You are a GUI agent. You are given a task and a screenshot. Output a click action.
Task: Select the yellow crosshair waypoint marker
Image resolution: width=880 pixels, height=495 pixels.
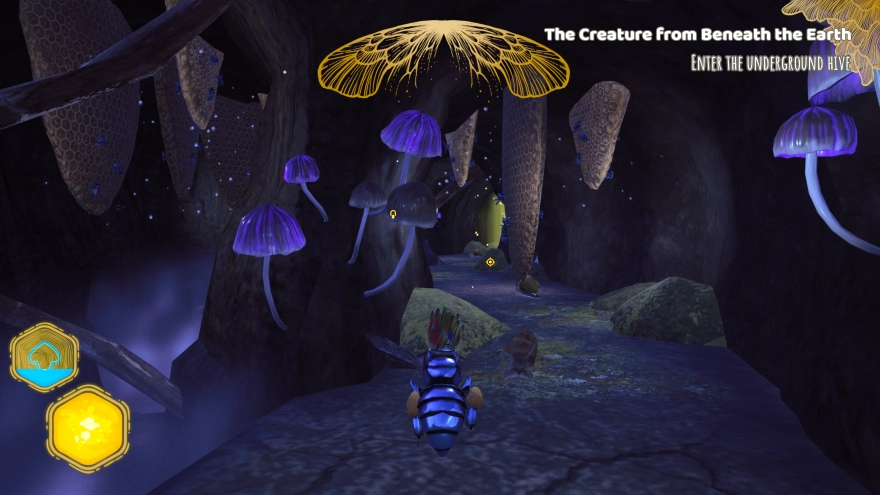490,262
